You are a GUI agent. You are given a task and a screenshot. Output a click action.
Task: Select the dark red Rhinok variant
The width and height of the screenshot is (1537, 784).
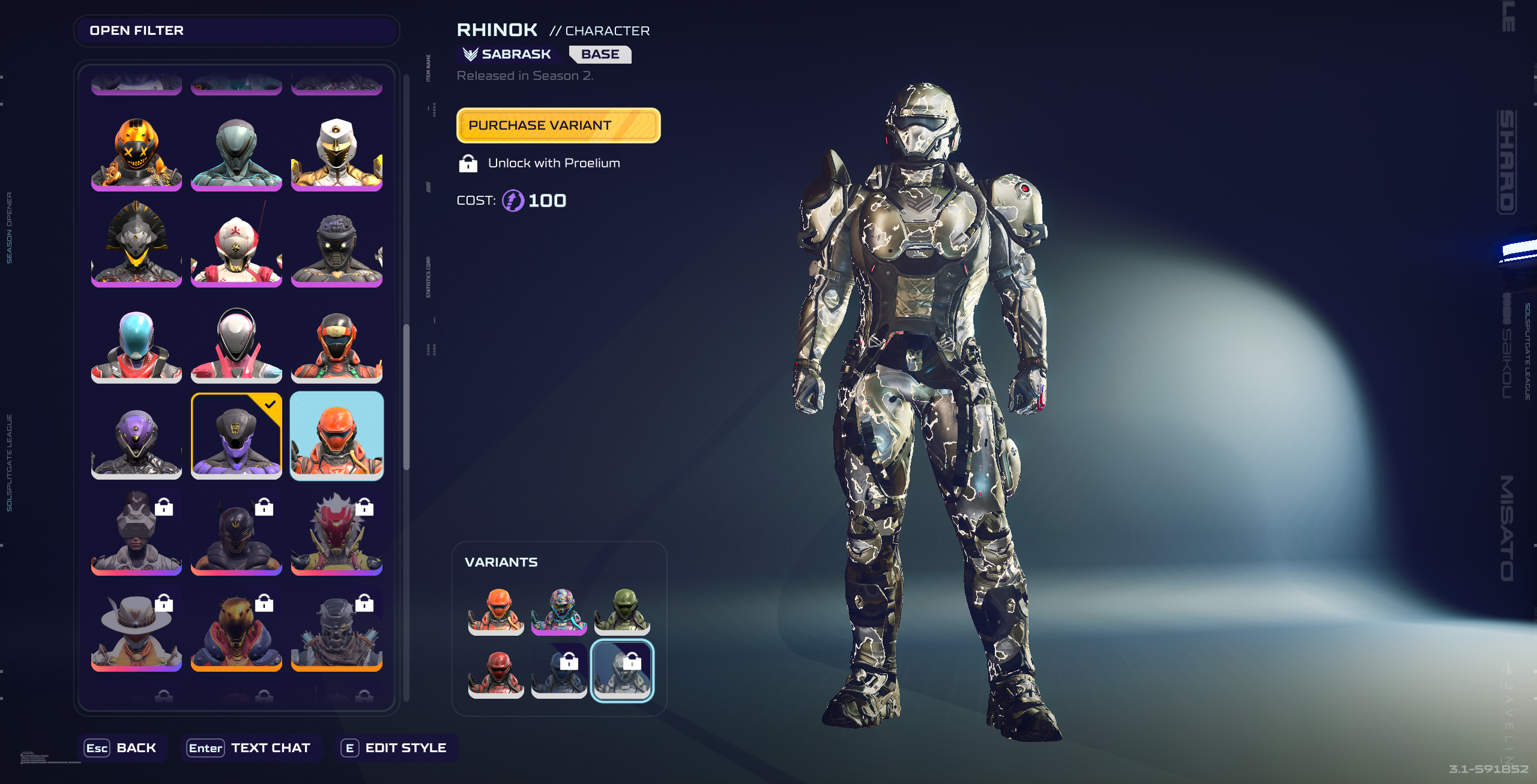coord(496,672)
